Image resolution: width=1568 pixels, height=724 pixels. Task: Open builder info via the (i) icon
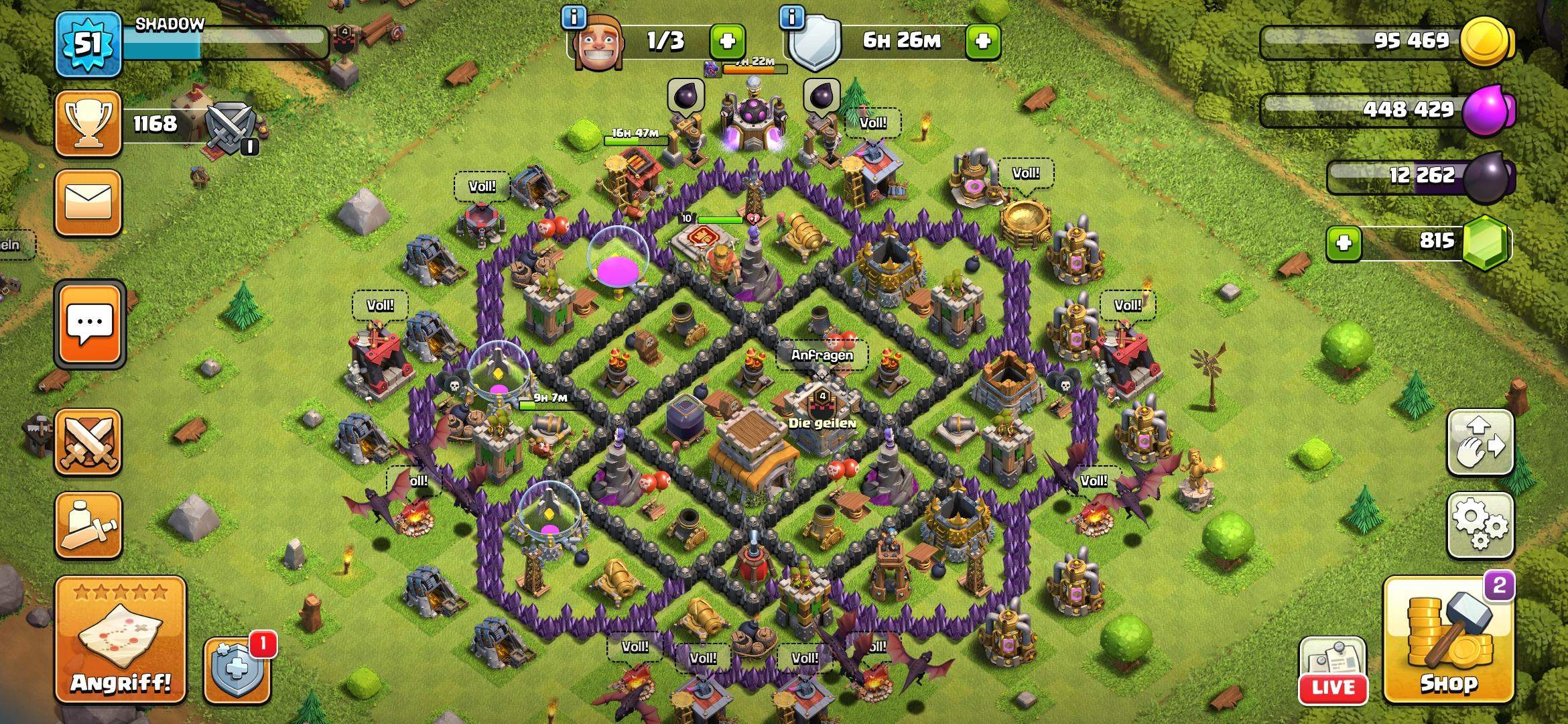pyautogui.click(x=572, y=19)
